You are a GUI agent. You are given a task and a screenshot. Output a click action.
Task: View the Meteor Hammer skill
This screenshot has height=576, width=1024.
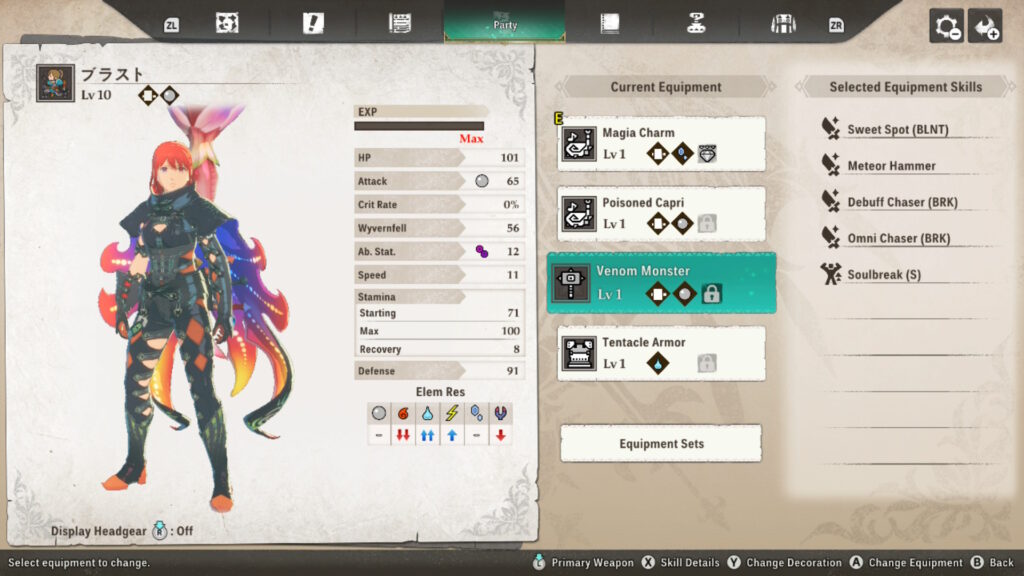[x=891, y=166]
